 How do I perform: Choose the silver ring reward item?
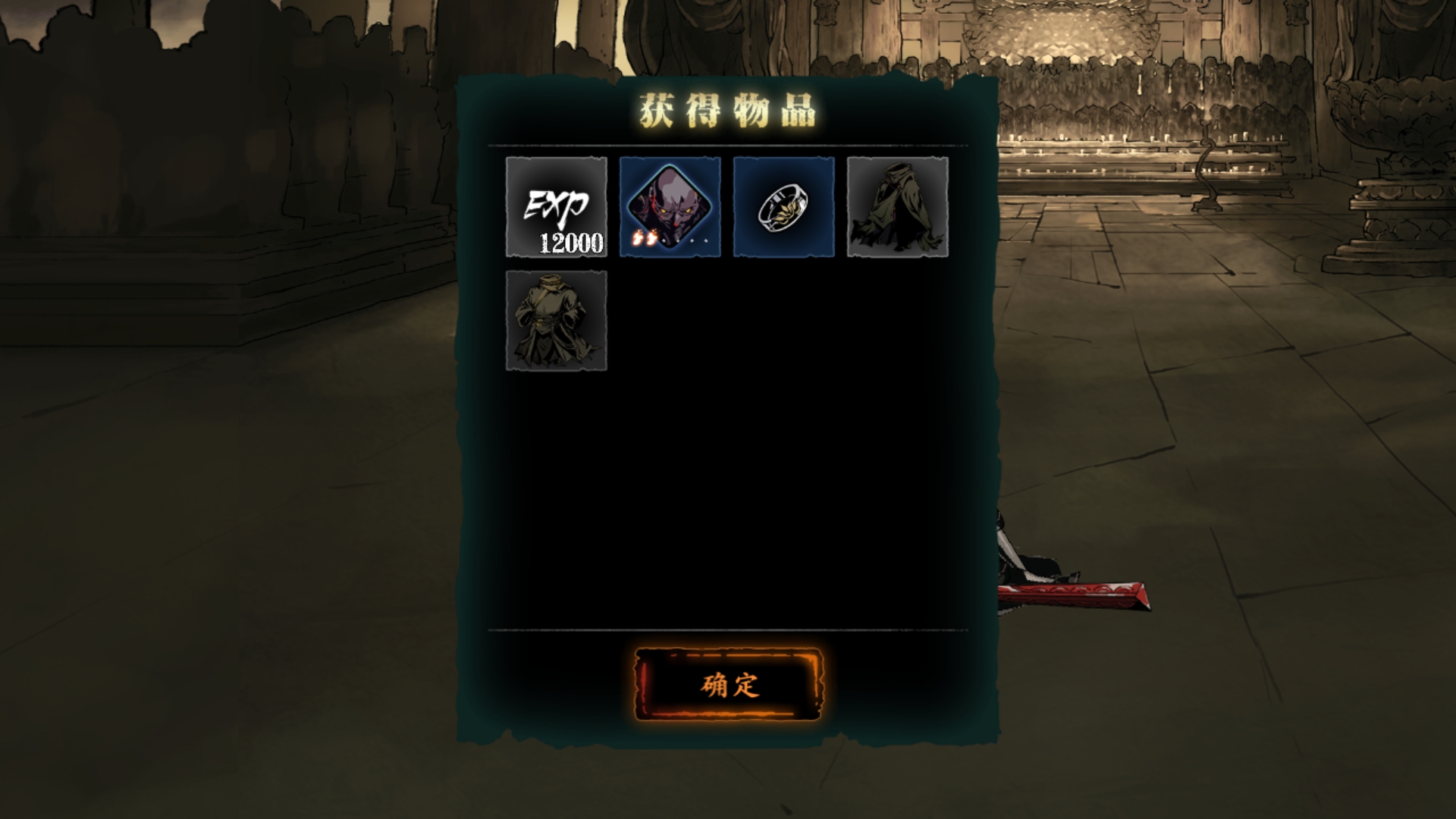(x=784, y=207)
